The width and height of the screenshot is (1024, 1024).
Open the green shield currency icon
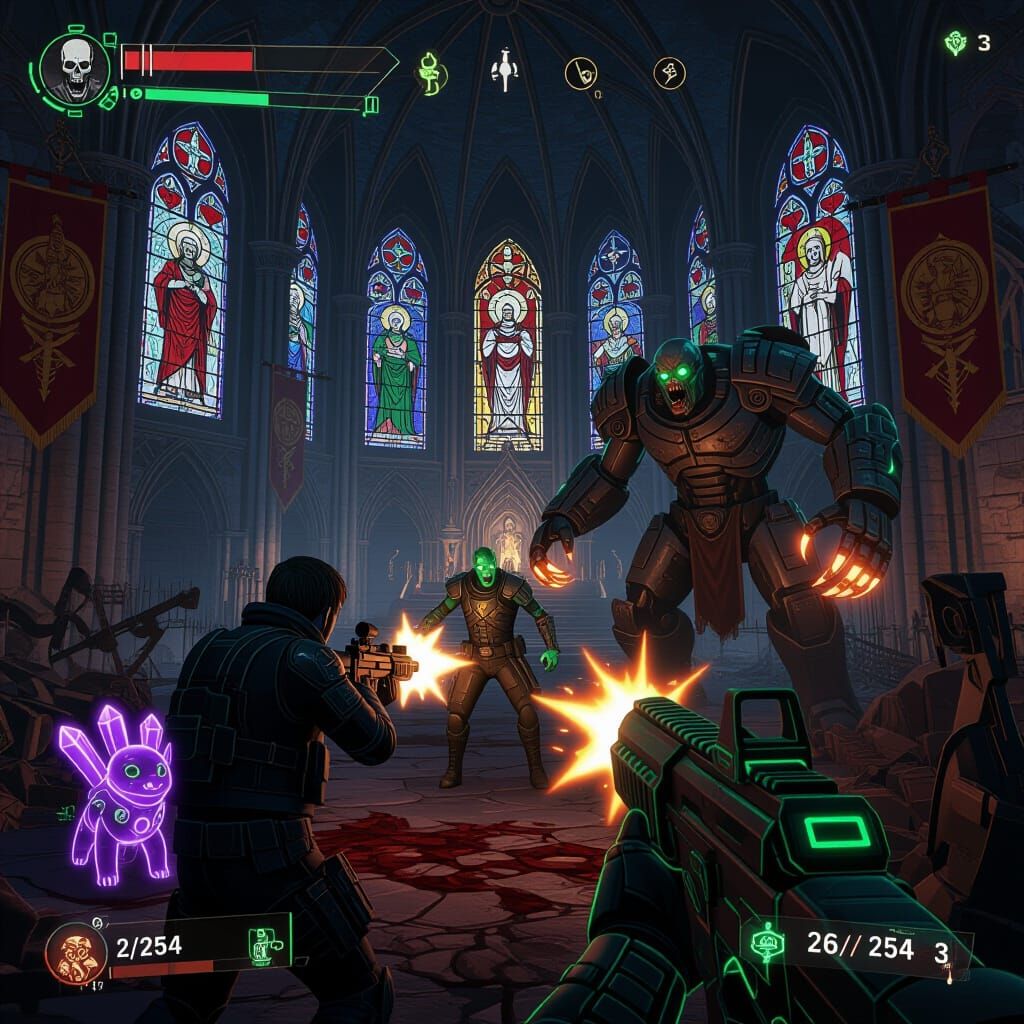click(955, 43)
